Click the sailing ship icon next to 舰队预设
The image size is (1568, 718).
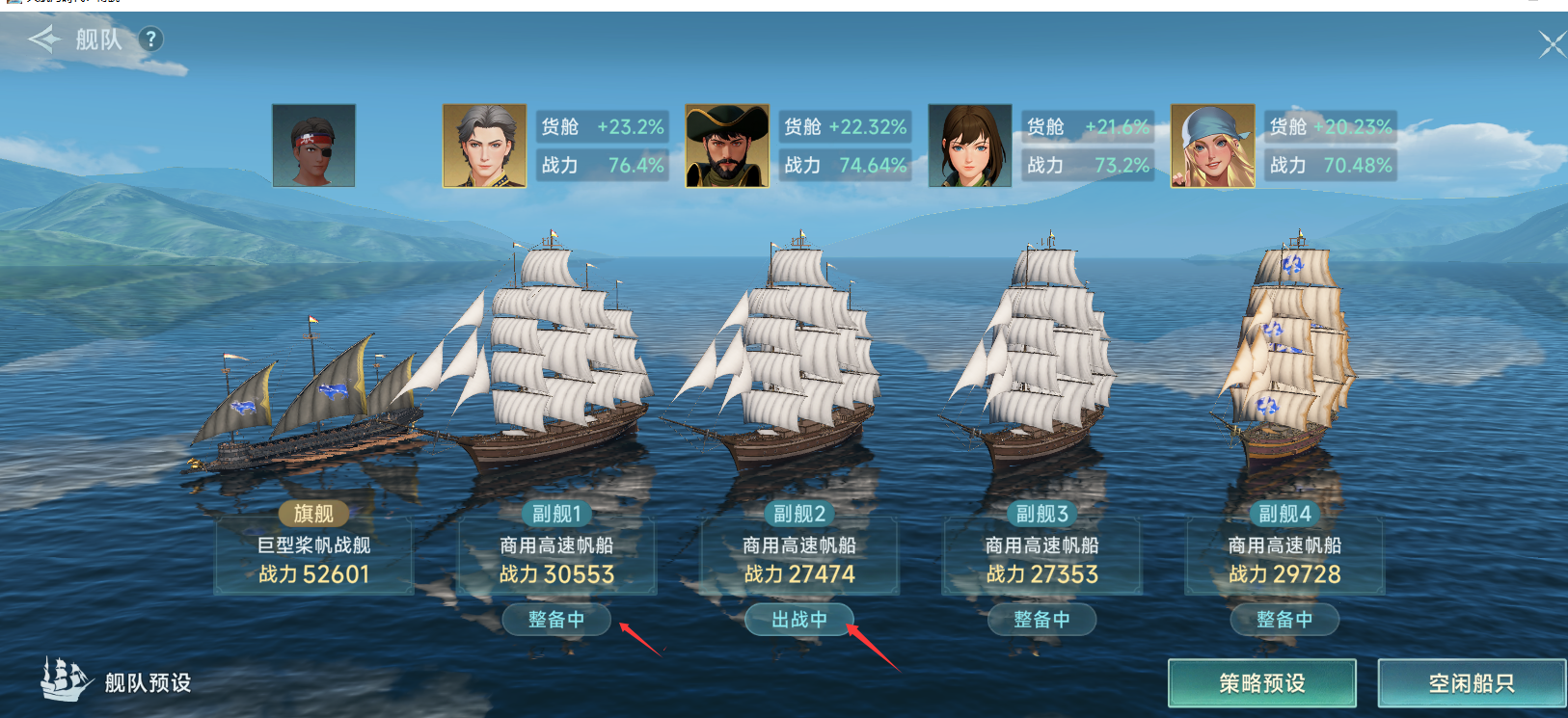(60, 681)
